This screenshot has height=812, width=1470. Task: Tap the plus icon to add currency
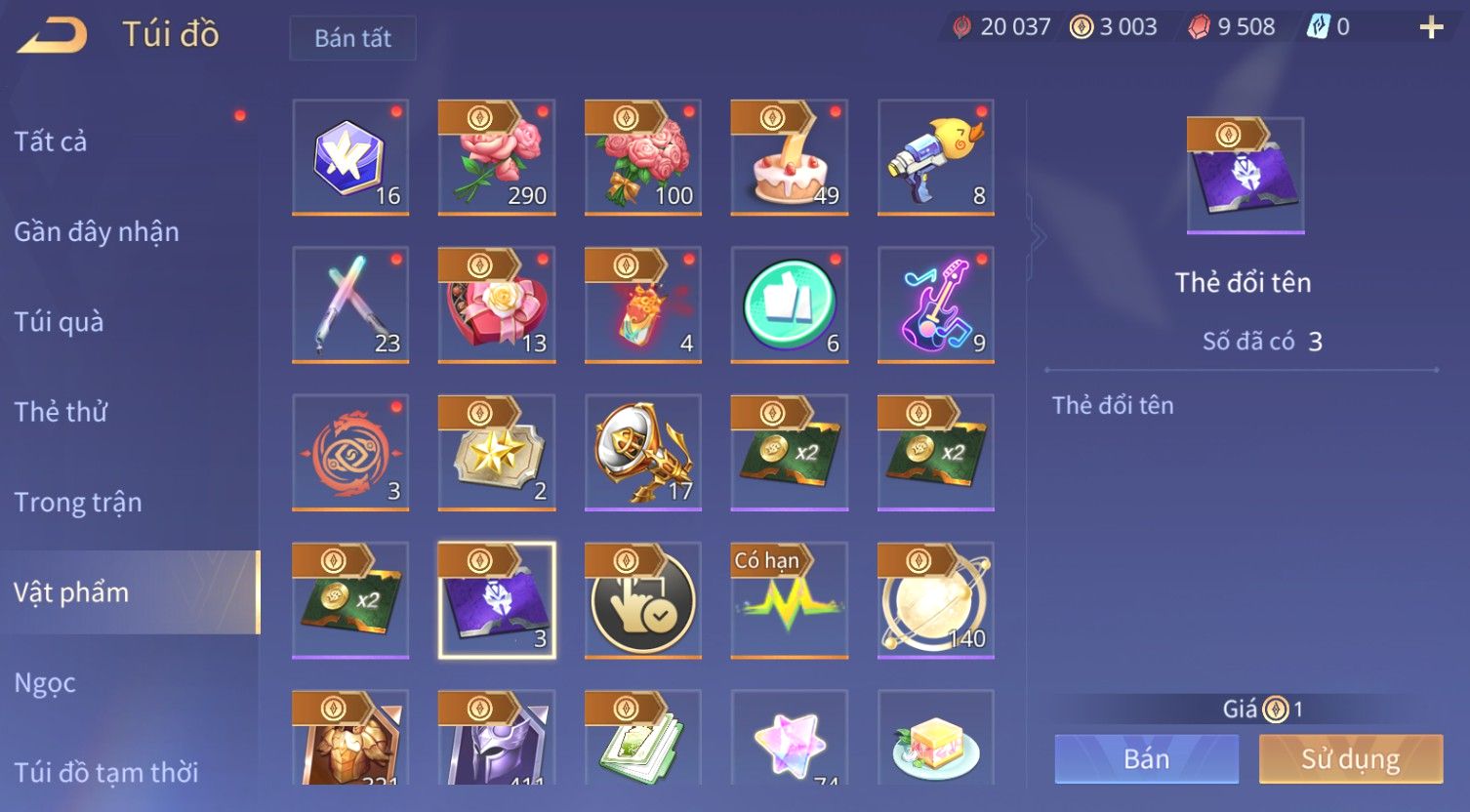(1431, 27)
